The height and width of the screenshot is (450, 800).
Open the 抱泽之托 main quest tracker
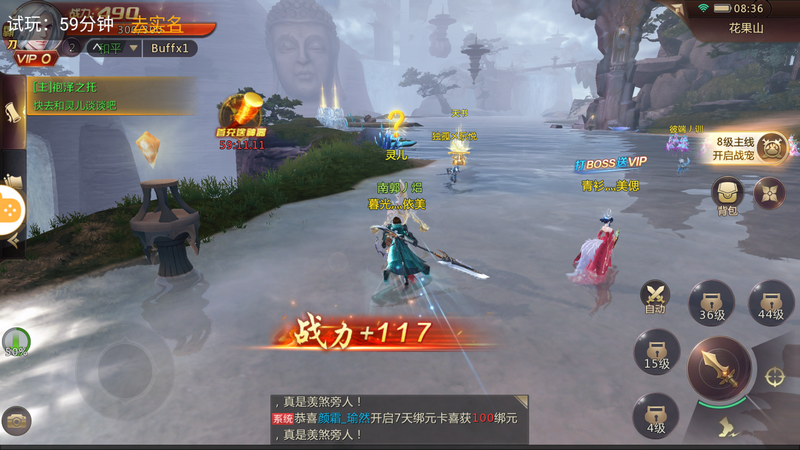pyautogui.click(x=100, y=96)
